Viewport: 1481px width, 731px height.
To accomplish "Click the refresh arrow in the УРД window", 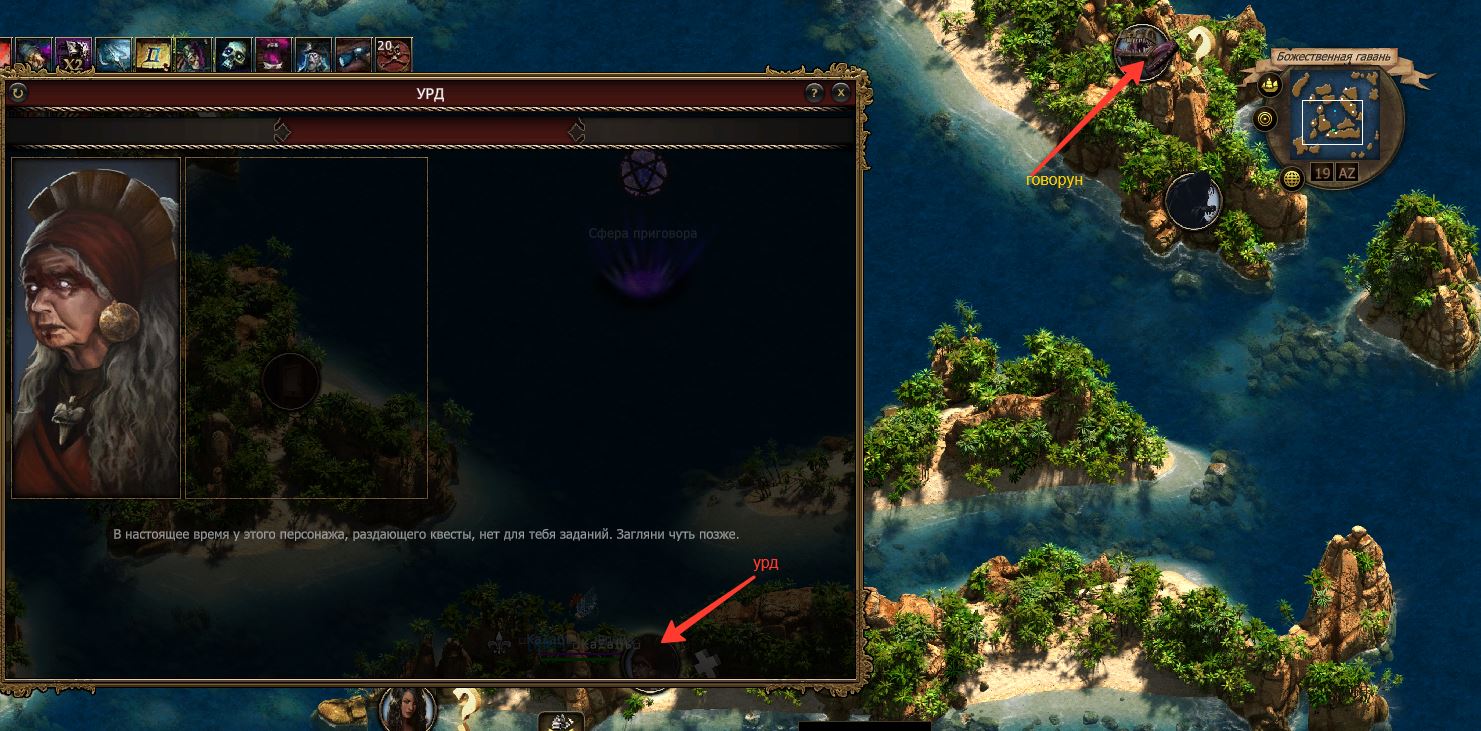I will tap(18, 93).
